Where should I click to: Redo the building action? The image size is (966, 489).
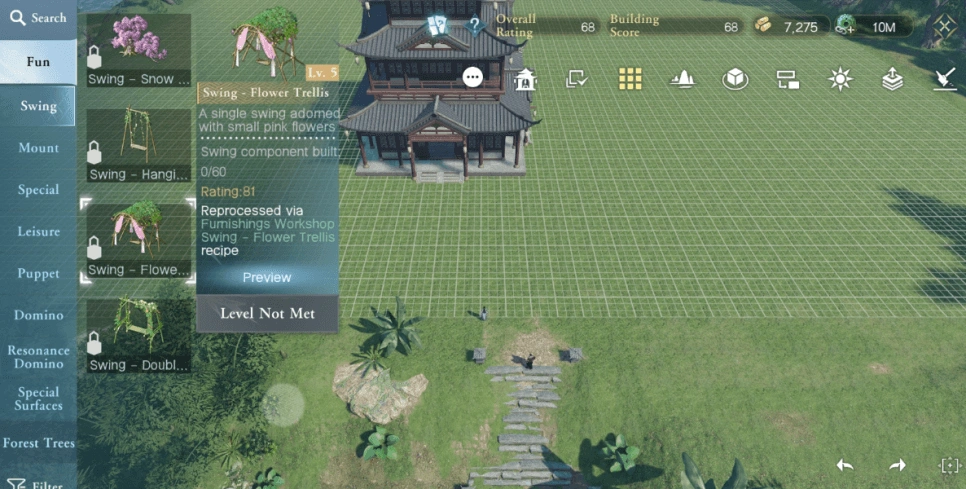(897, 465)
